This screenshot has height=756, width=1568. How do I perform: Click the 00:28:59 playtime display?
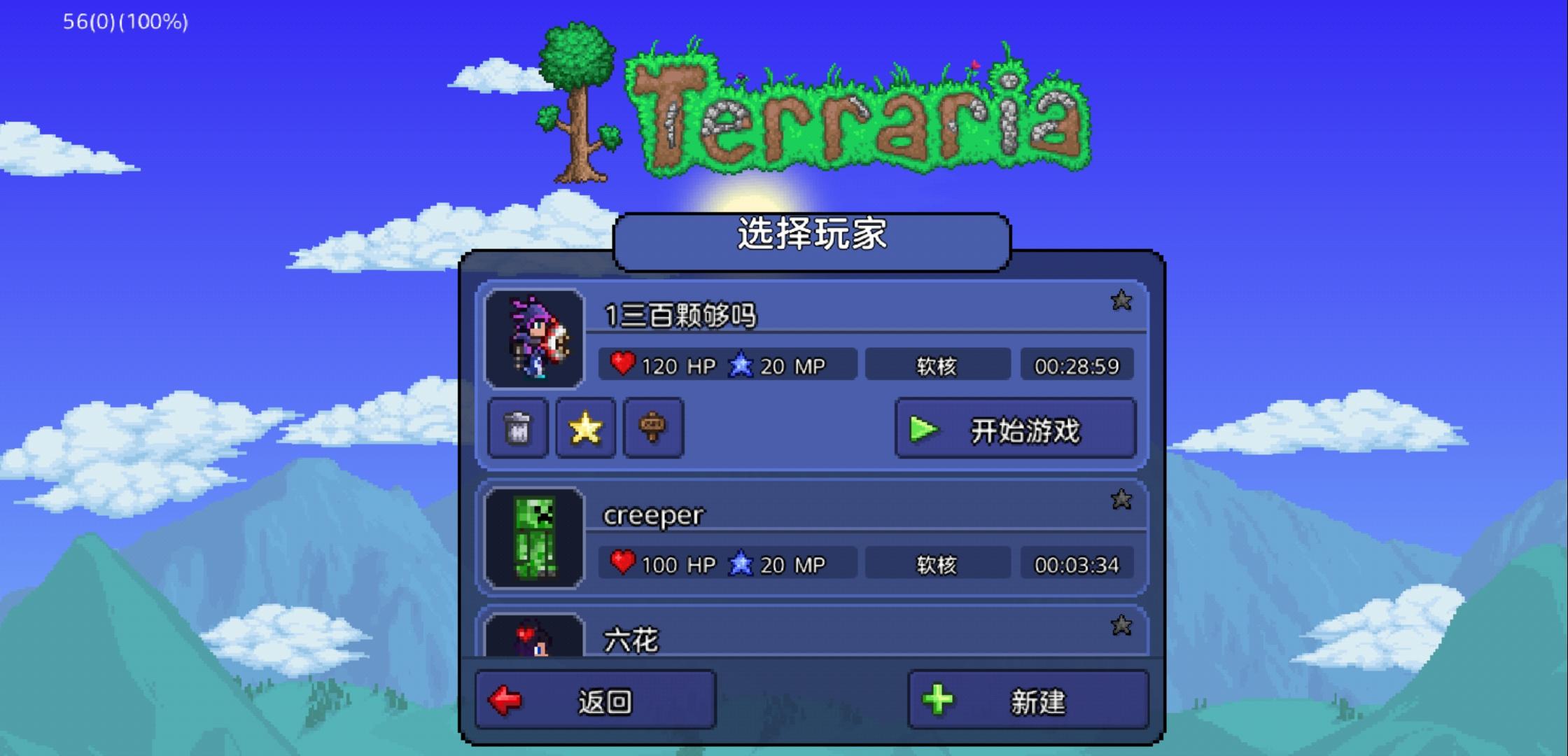(1077, 365)
